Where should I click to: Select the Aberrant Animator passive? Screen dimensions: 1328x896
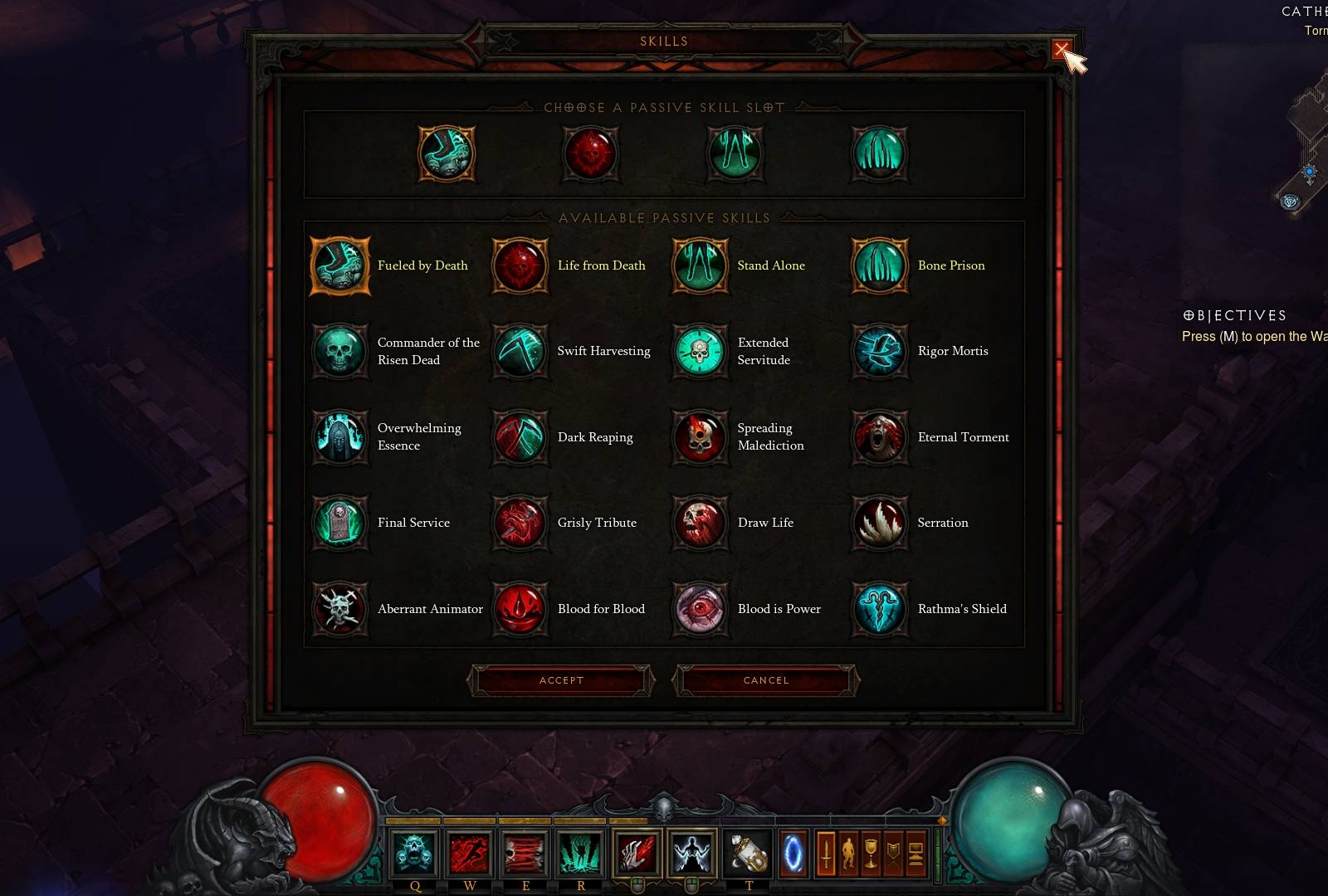(x=340, y=609)
